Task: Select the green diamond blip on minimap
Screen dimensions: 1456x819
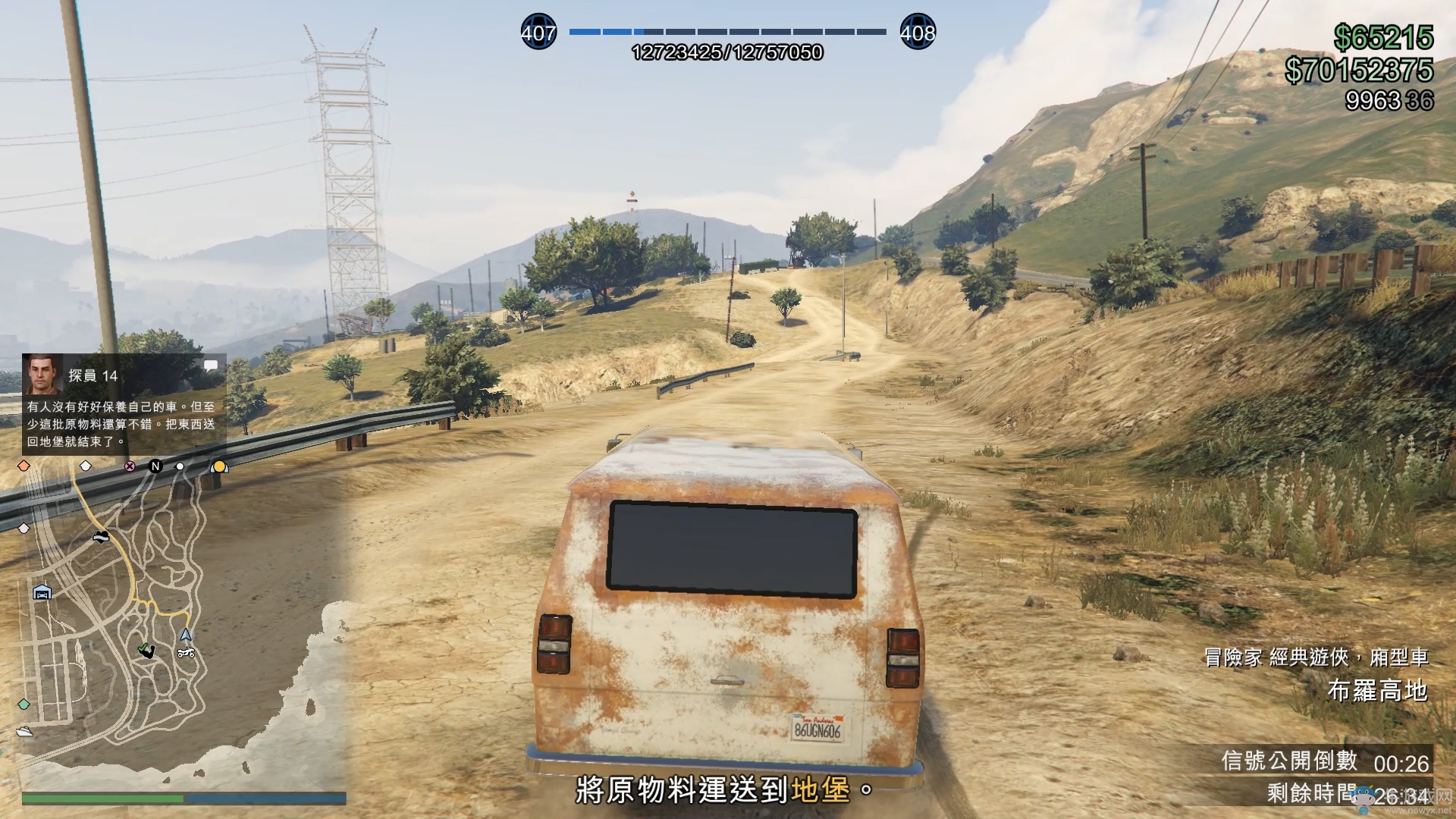Action: (x=24, y=704)
